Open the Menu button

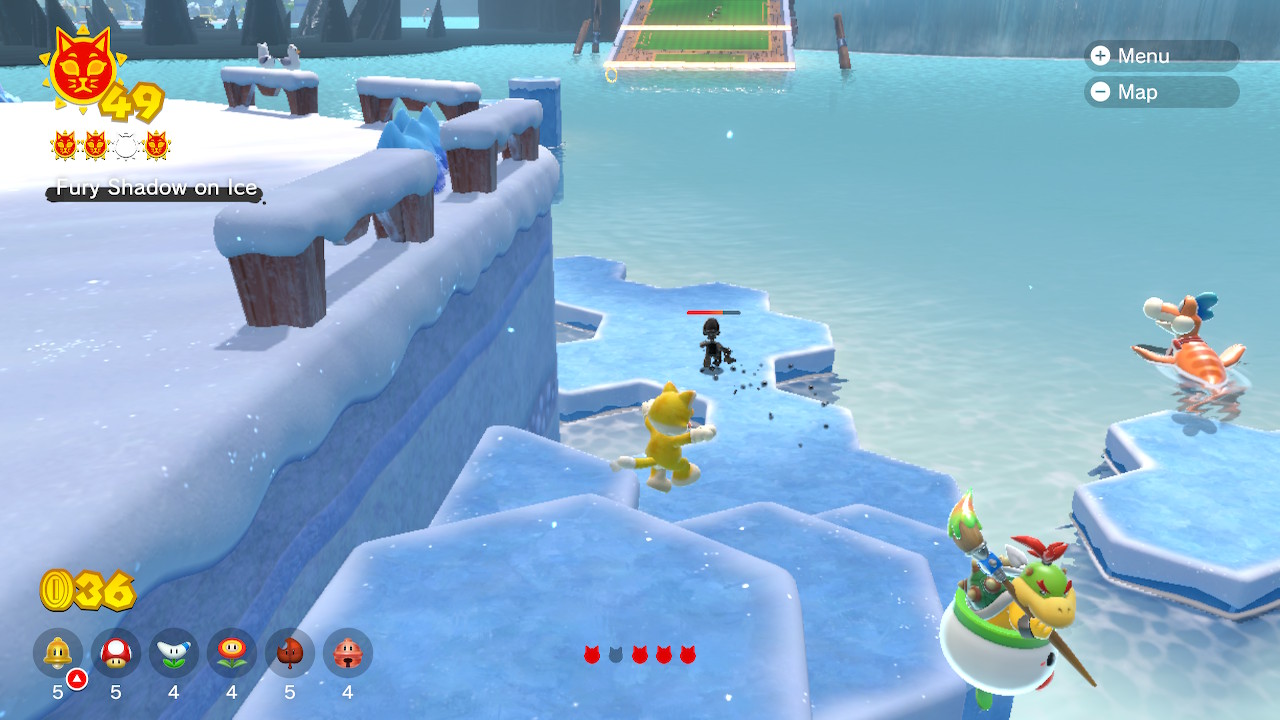tap(1160, 56)
